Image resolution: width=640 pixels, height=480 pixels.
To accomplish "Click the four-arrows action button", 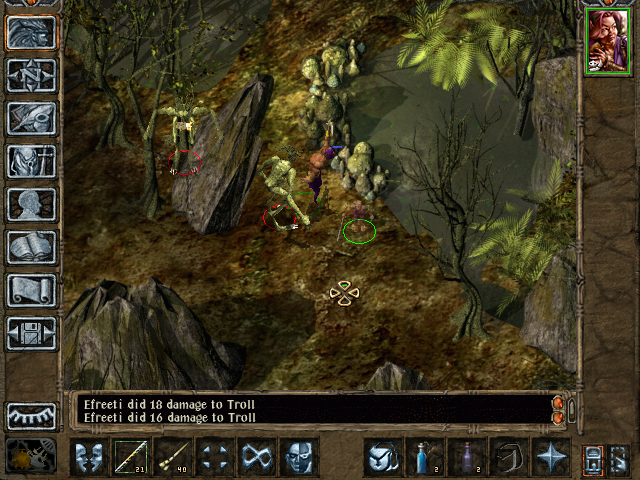I will click(214, 457).
